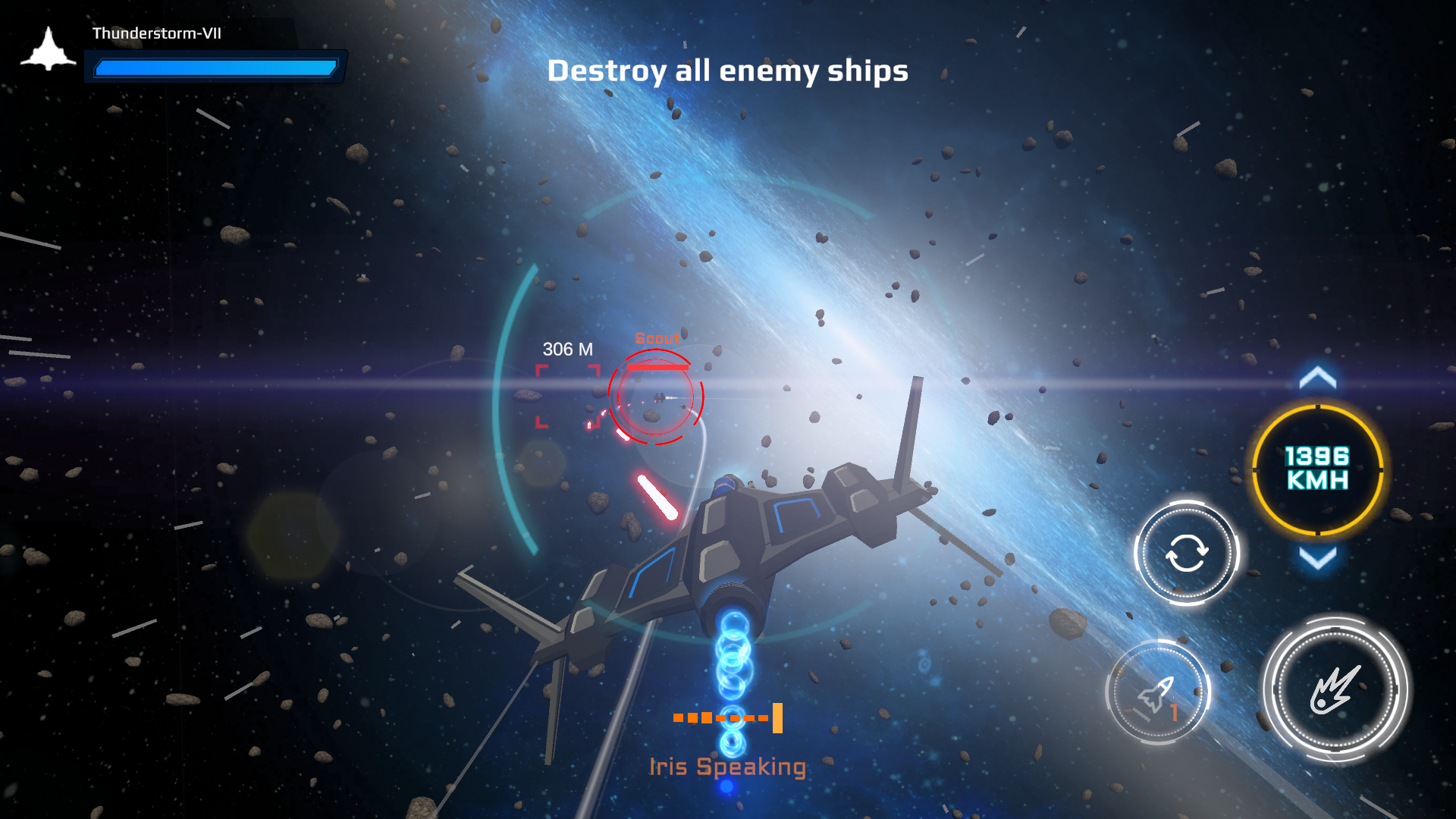Toggle the Iris Speaking voice indicator
Image resolution: width=1456 pixels, height=819 pixels.
tap(726, 716)
